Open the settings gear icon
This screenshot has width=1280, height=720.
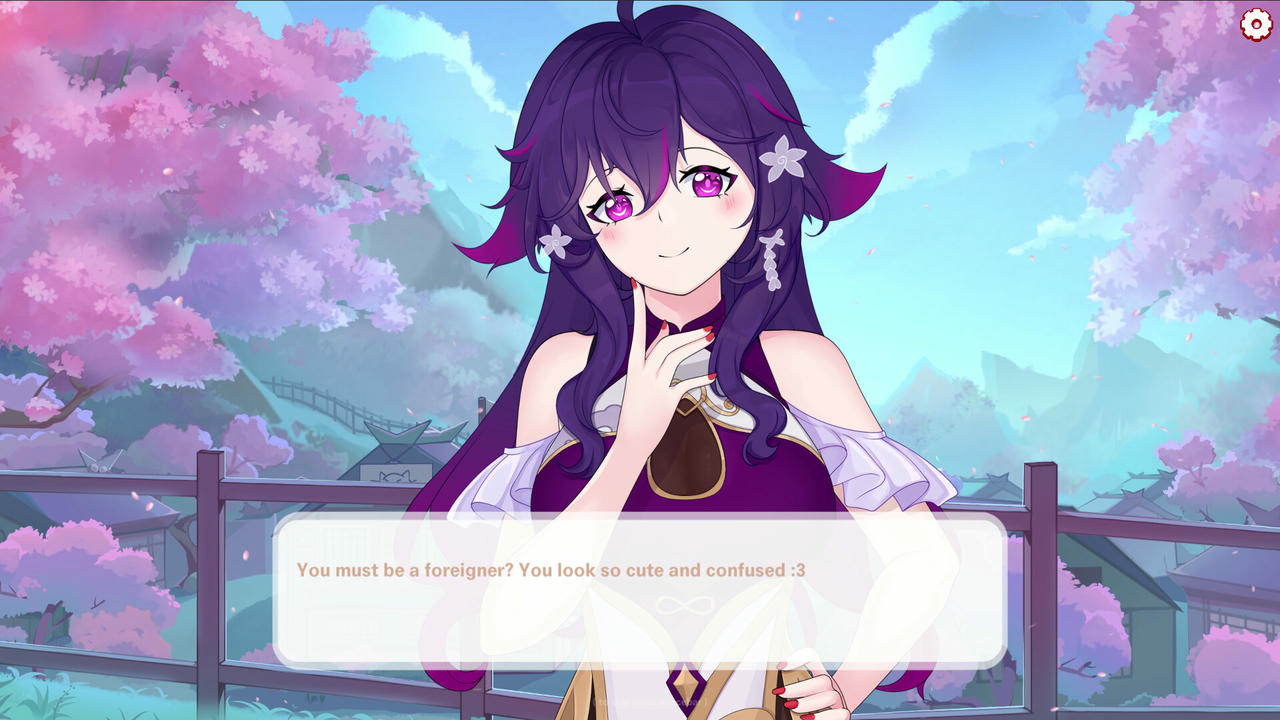point(1256,24)
